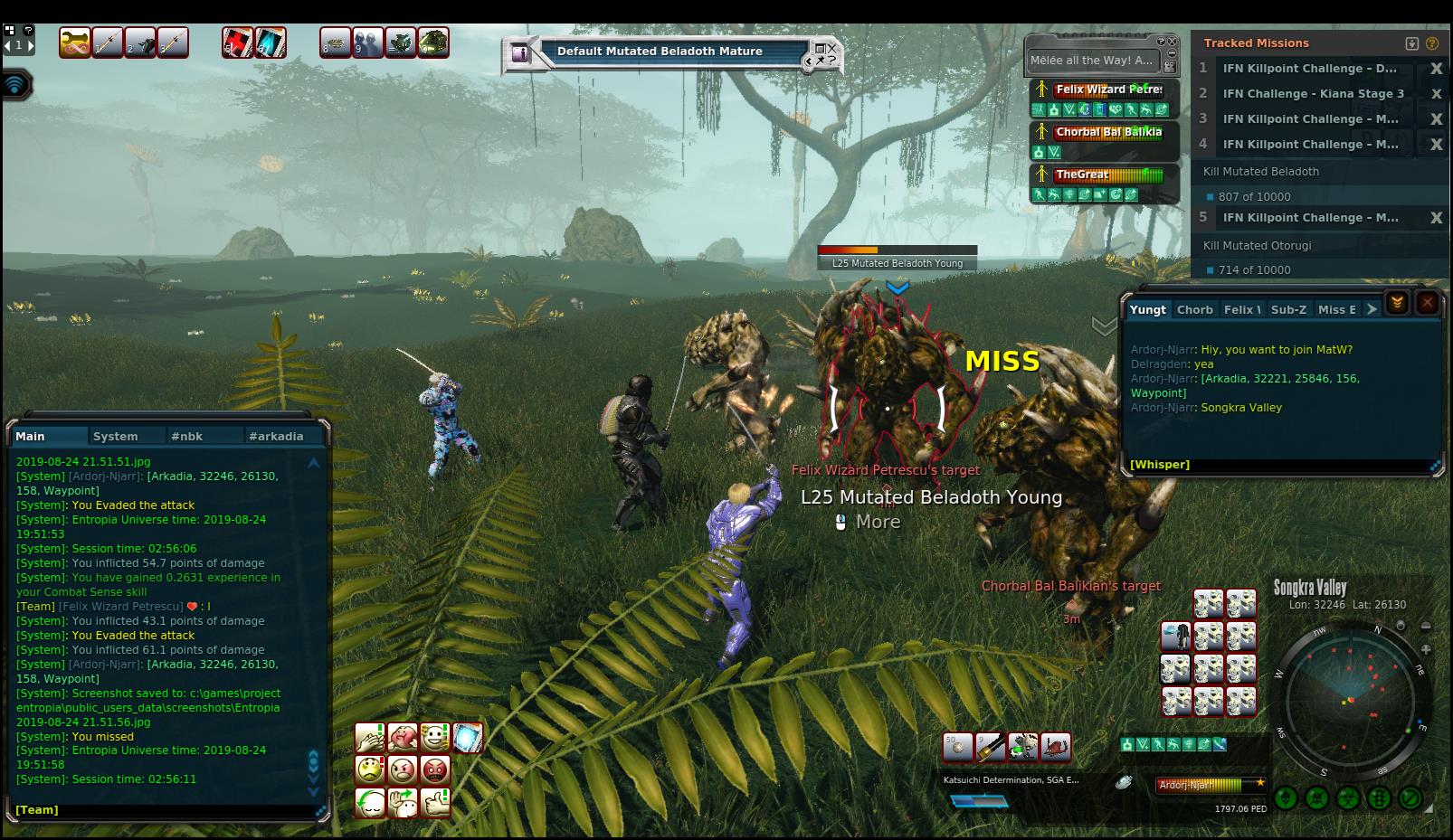Open Tracked Missions help button
This screenshot has width=1453, height=840.
(1431, 43)
